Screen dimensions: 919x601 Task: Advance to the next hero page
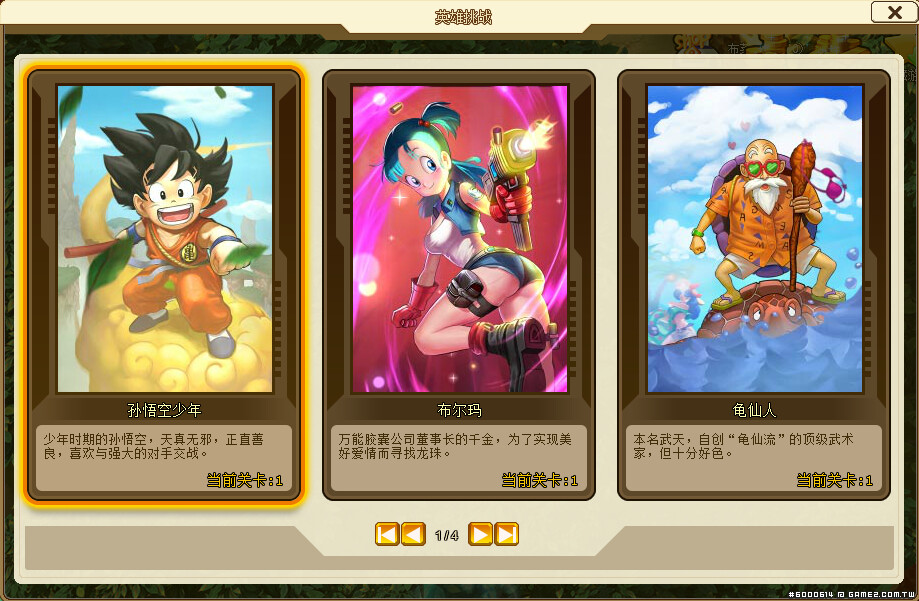click(x=480, y=534)
